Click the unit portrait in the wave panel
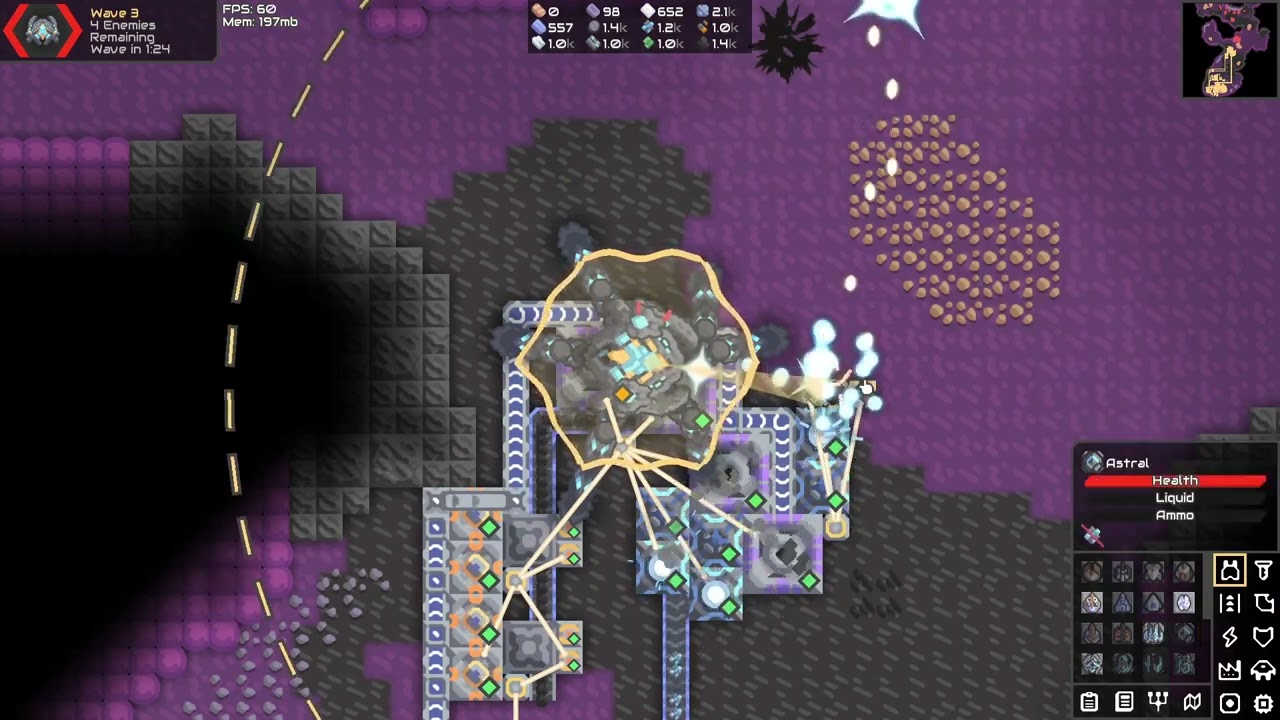Screen dimensions: 1280x720 [41, 31]
